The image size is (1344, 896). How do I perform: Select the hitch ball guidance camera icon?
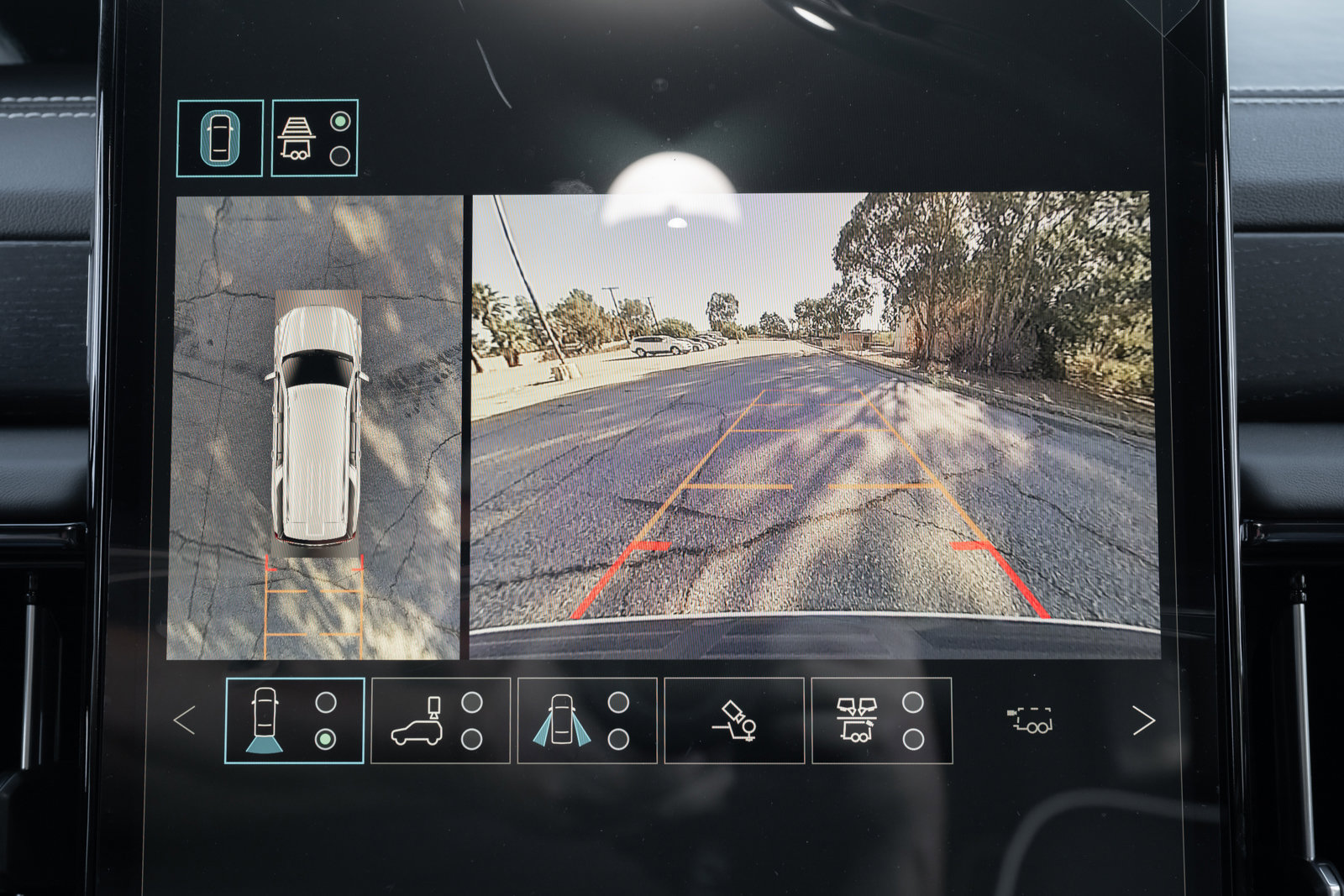(734, 720)
